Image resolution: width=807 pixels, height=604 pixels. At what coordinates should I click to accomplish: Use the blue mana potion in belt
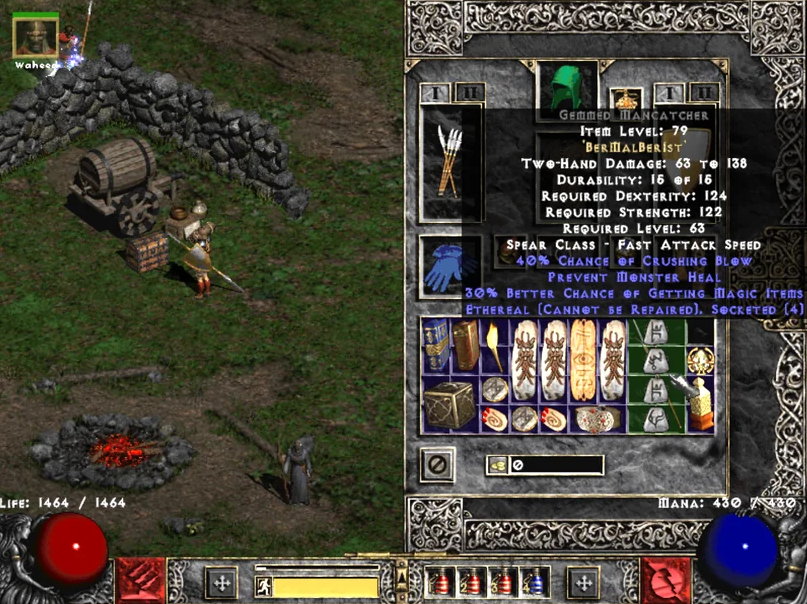pyautogui.click(x=535, y=582)
